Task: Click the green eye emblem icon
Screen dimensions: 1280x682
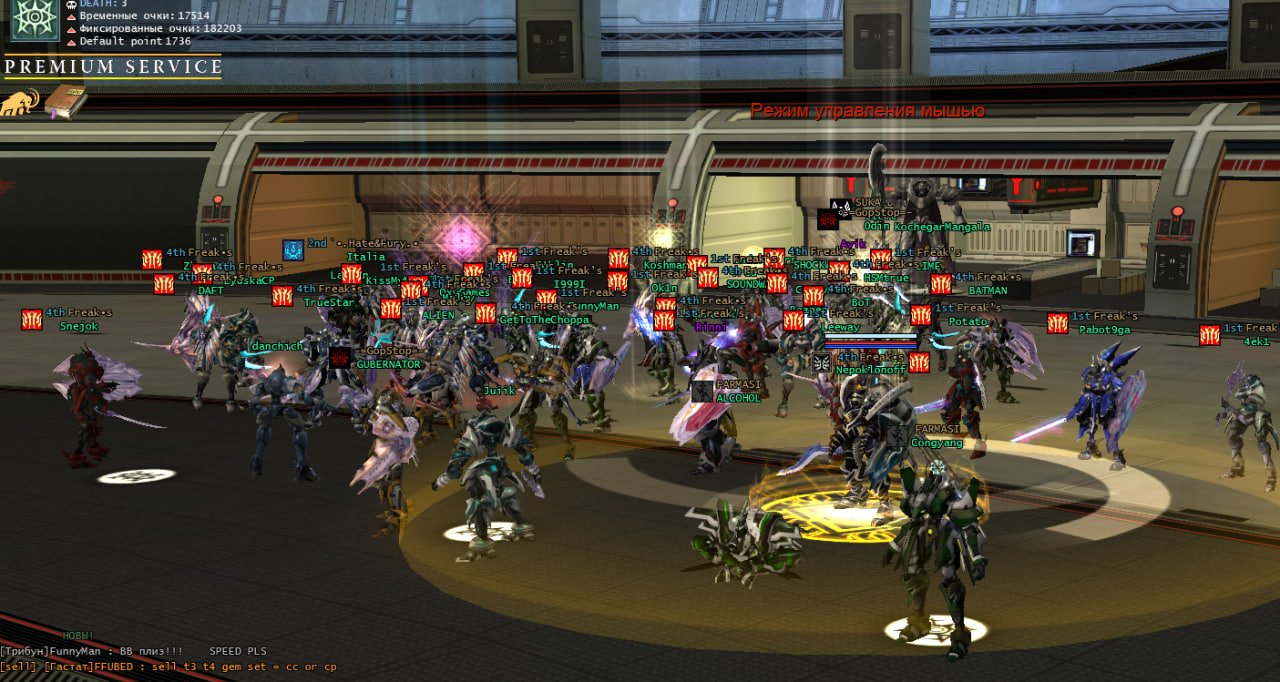Action: click(x=34, y=20)
